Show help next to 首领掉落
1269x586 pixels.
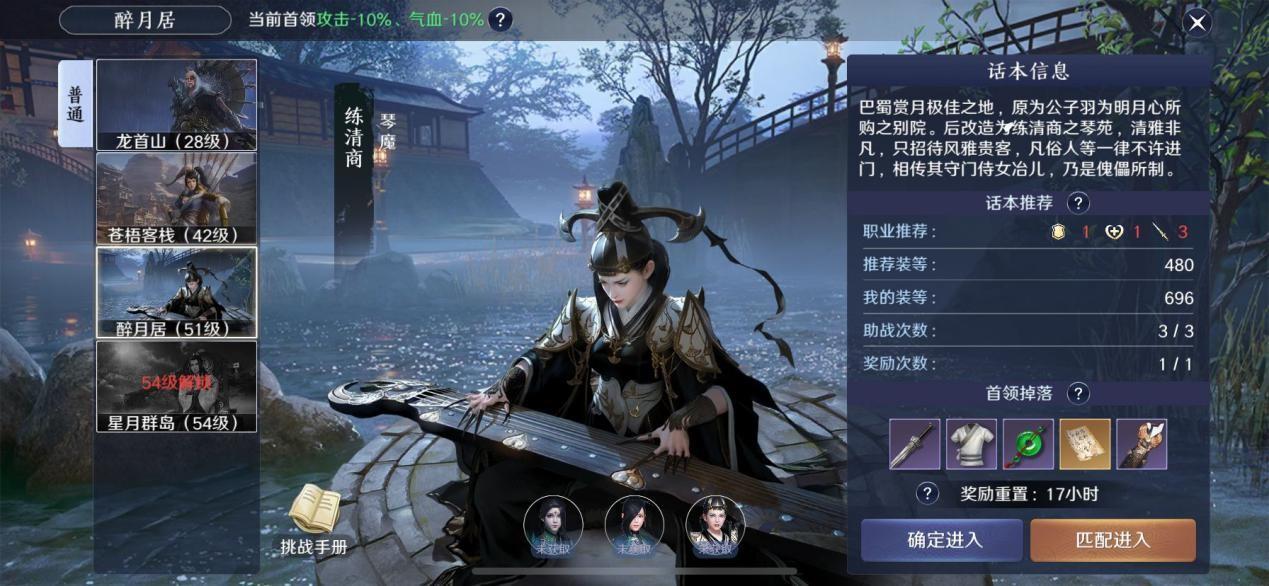(x=1077, y=393)
